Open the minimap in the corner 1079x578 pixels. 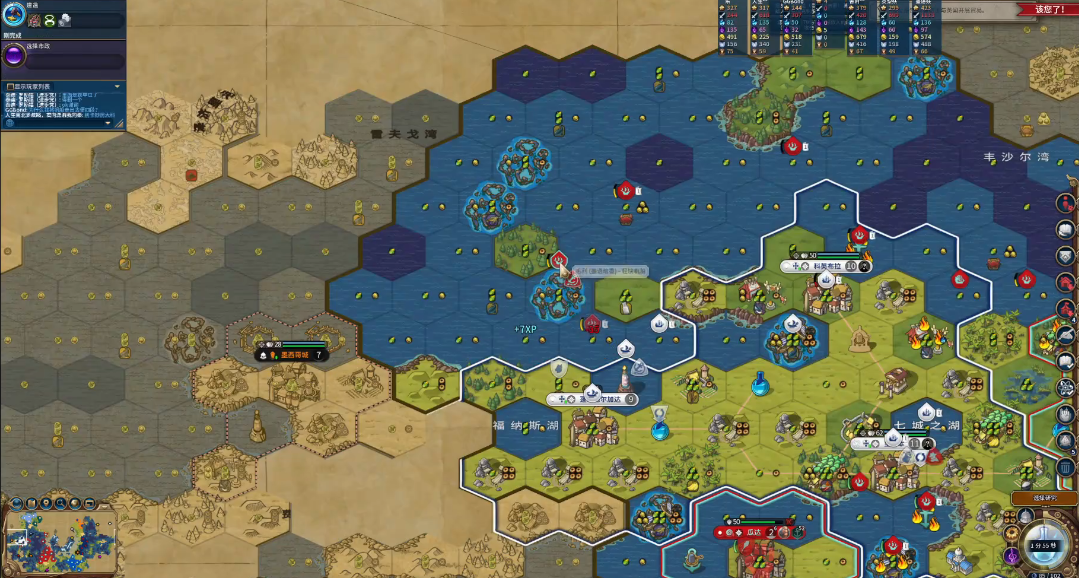(60, 536)
